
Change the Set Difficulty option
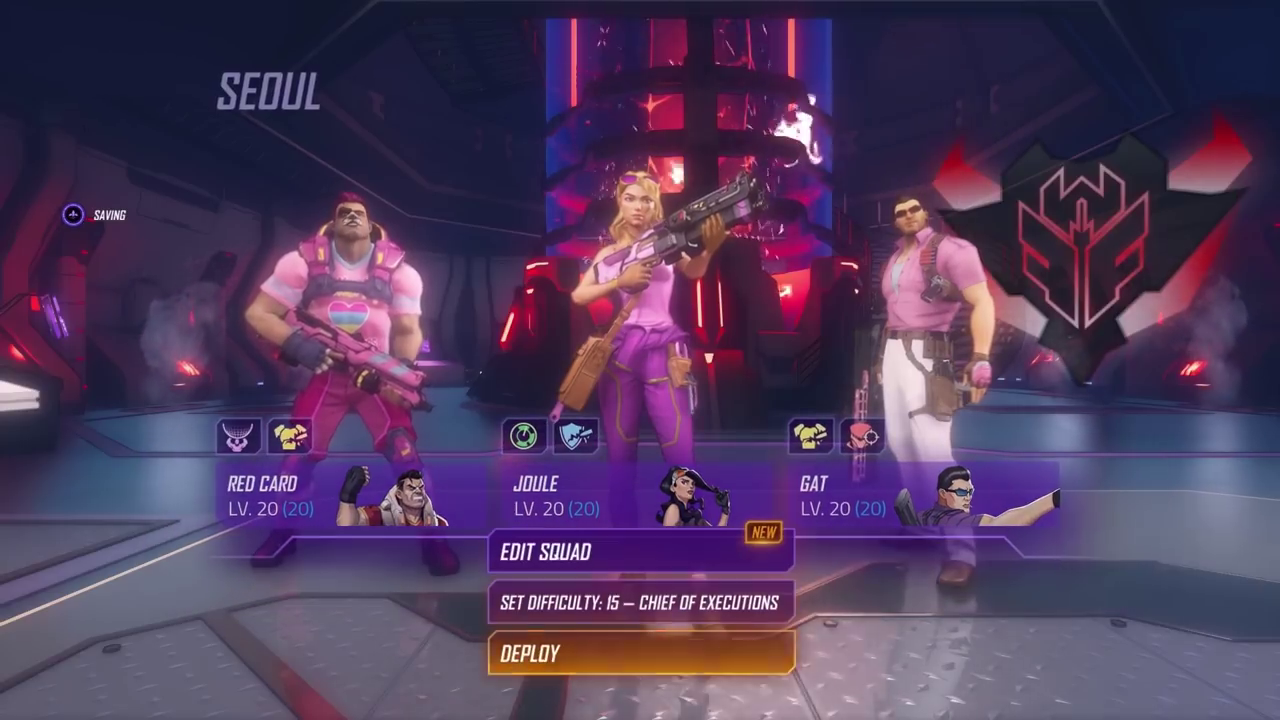(640, 603)
